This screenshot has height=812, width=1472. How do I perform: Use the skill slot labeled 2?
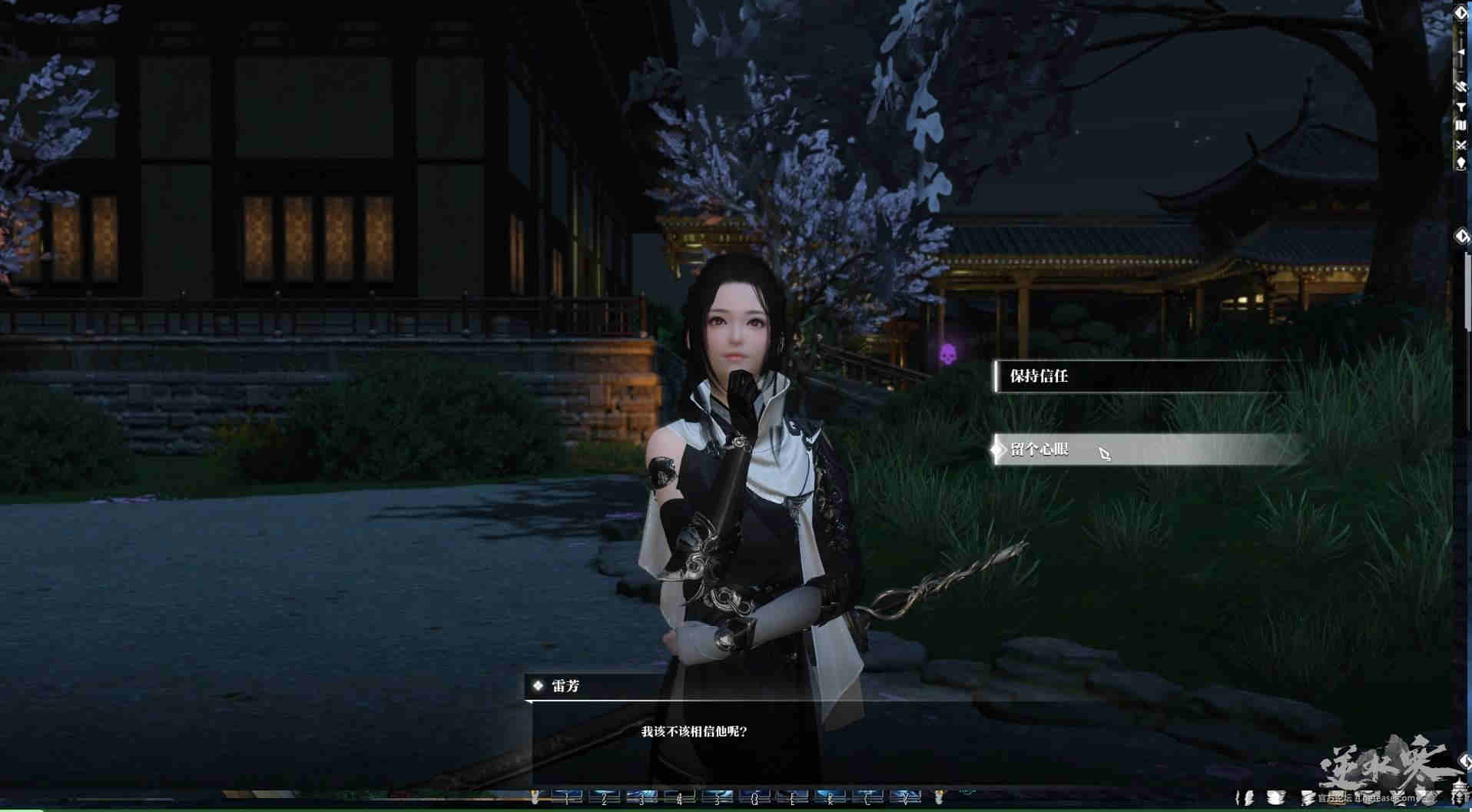coord(605,798)
